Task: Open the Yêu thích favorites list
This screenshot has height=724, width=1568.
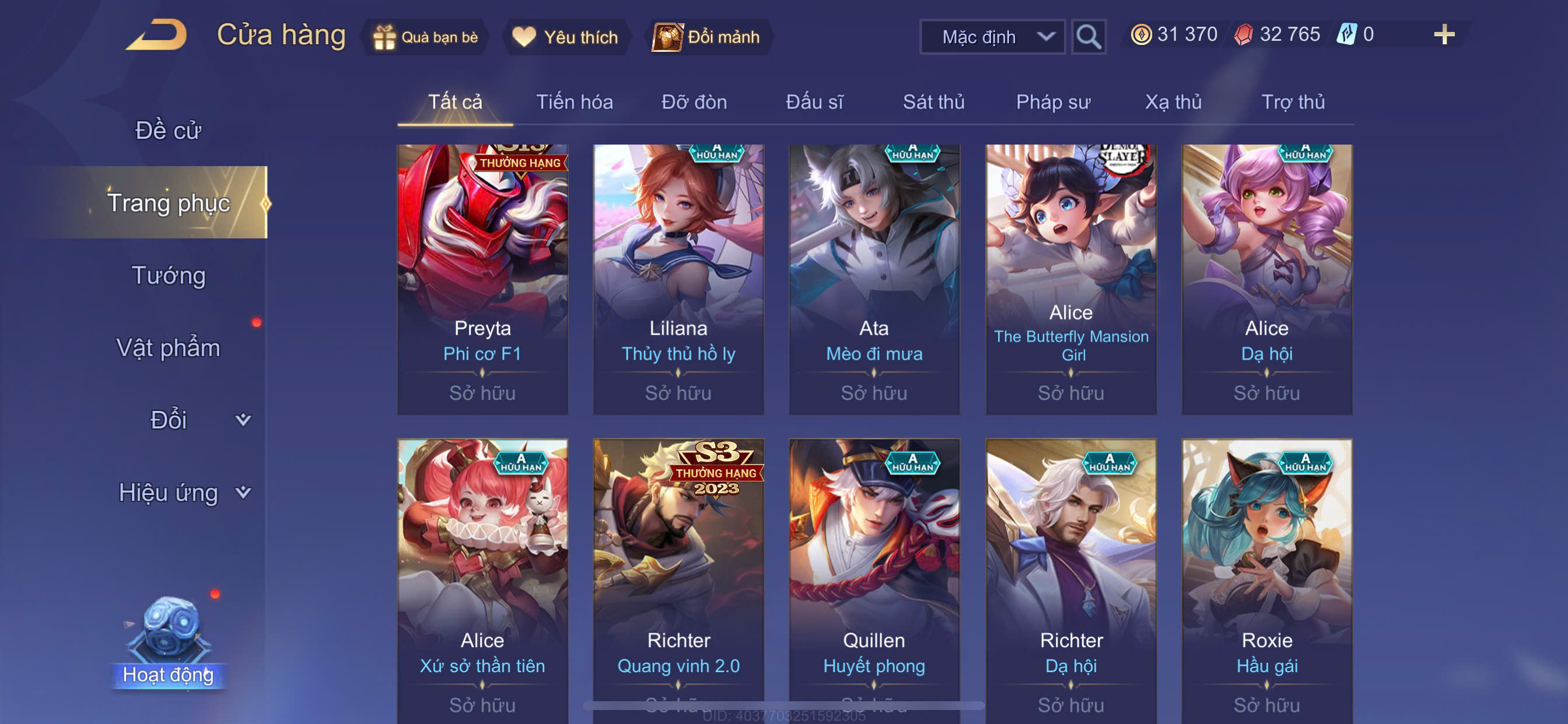Action: (565, 37)
